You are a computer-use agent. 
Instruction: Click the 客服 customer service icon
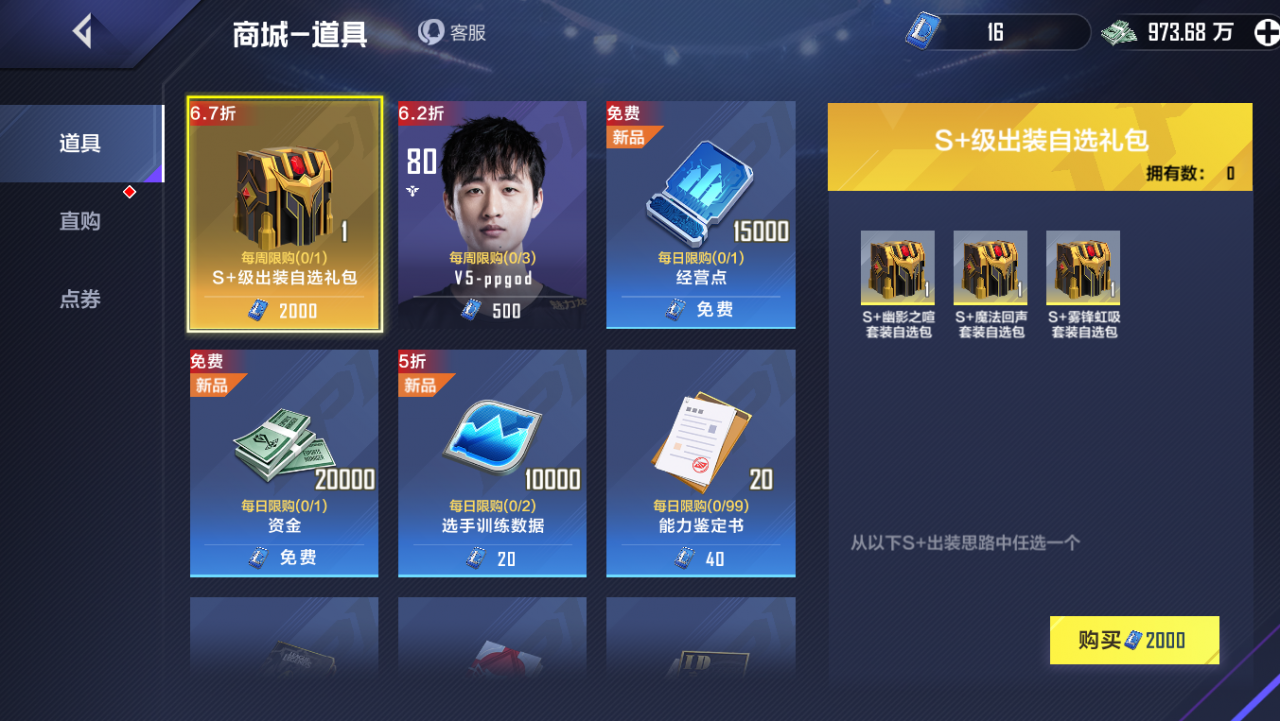(x=430, y=31)
